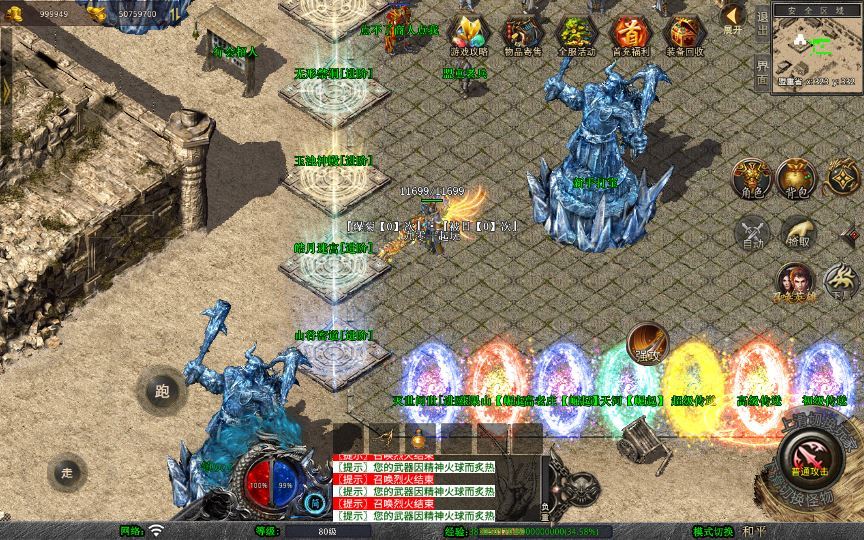Tap the 拾取 pickup hand button
864x540 pixels.
click(798, 232)
